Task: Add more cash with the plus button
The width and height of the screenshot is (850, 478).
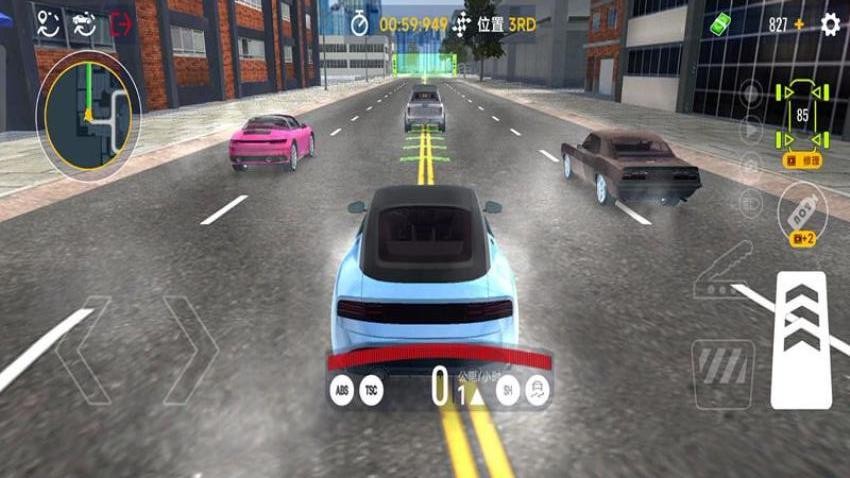Action: point(799,24)
